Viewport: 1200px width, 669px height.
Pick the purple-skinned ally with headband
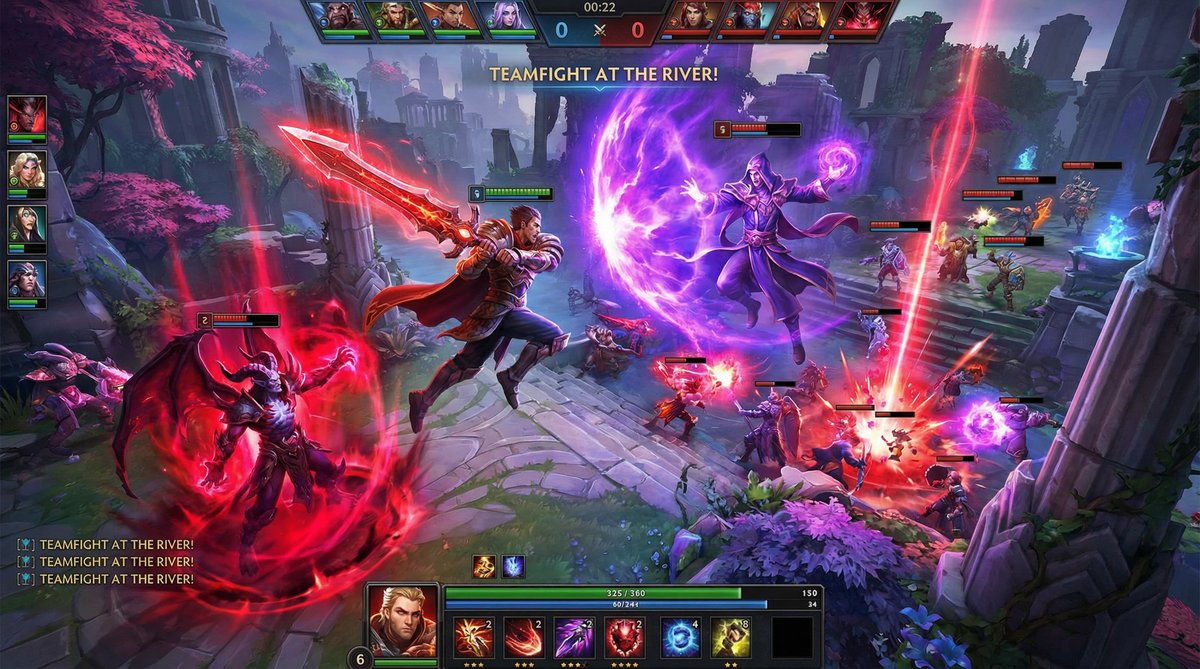27,282
